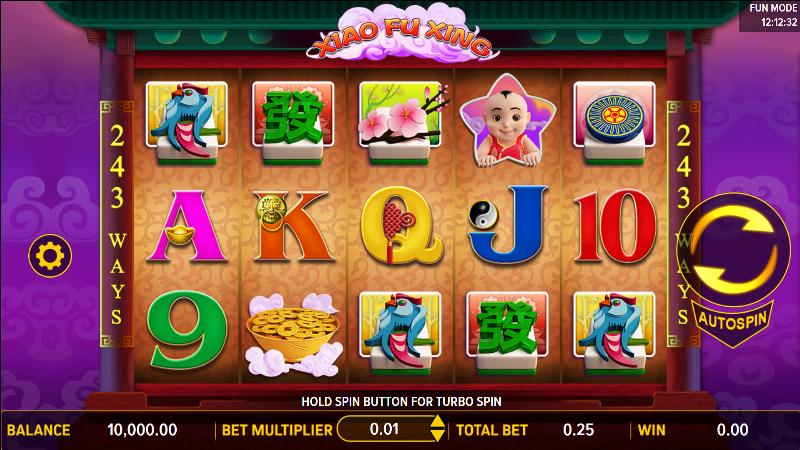The width and height of the screenshot is (800, 450).
Task: Spin the reels with the golden arrow button
Action: coord(734,245)
